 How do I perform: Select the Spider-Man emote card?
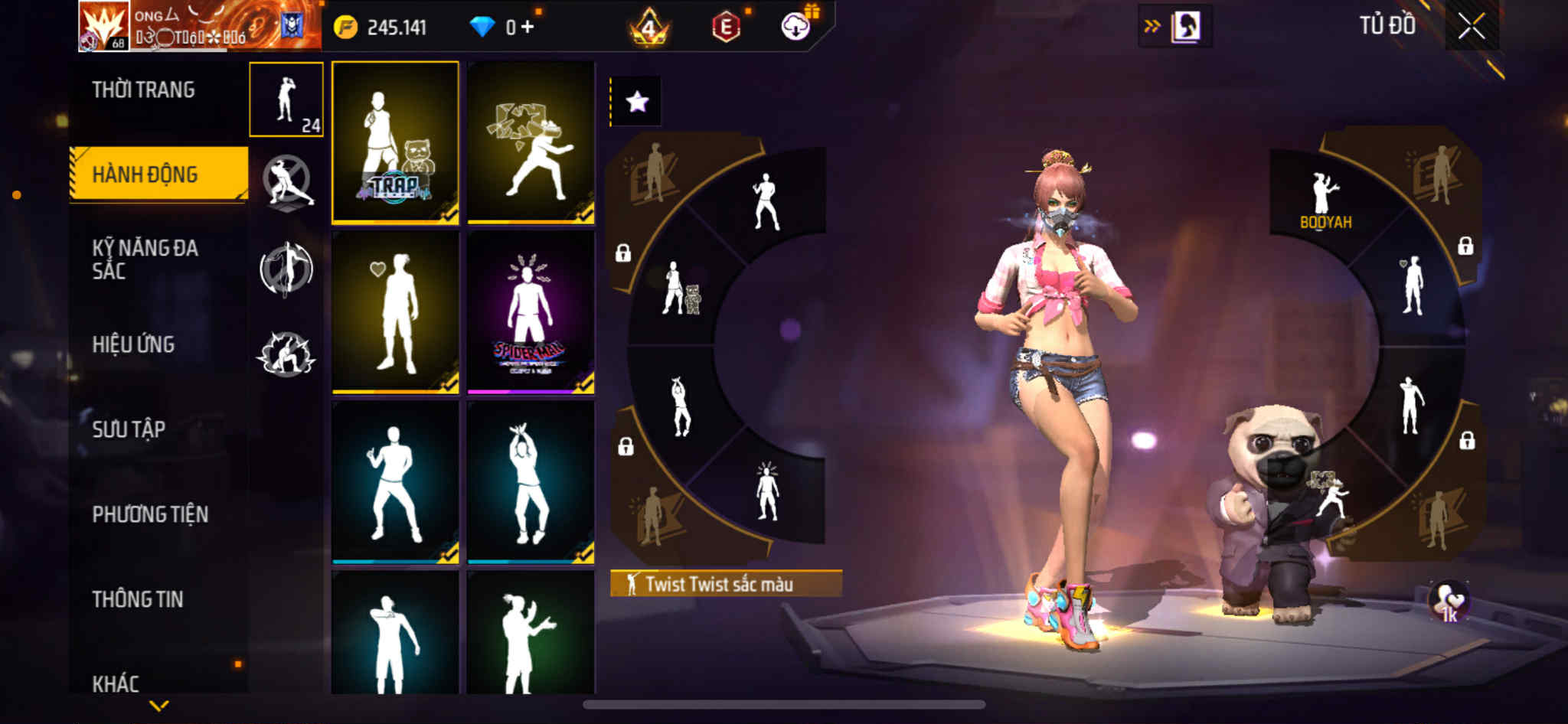531,312
